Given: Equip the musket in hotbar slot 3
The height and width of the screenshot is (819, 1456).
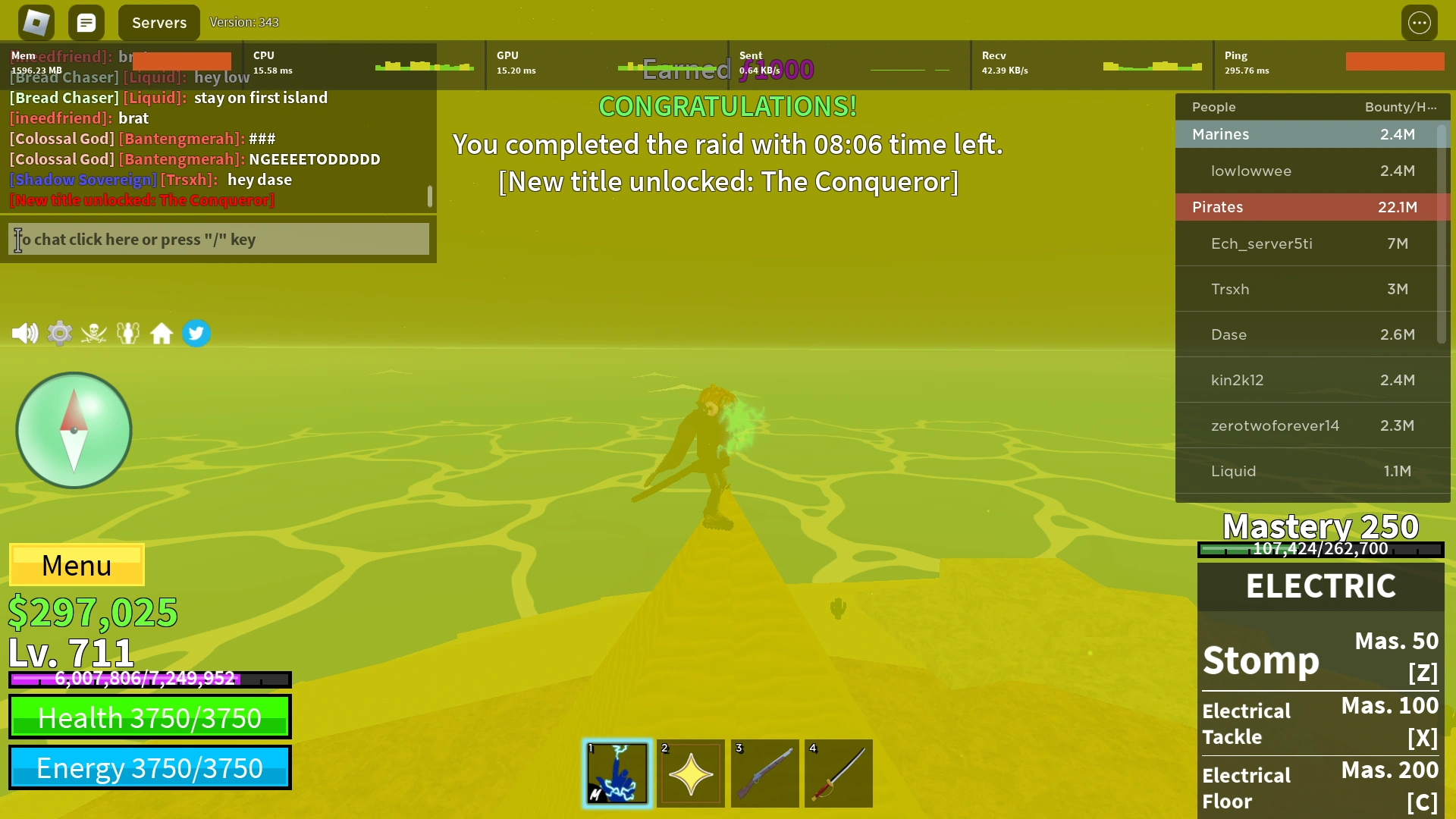Looking at the screenshot, I should (x=764, y=773).
